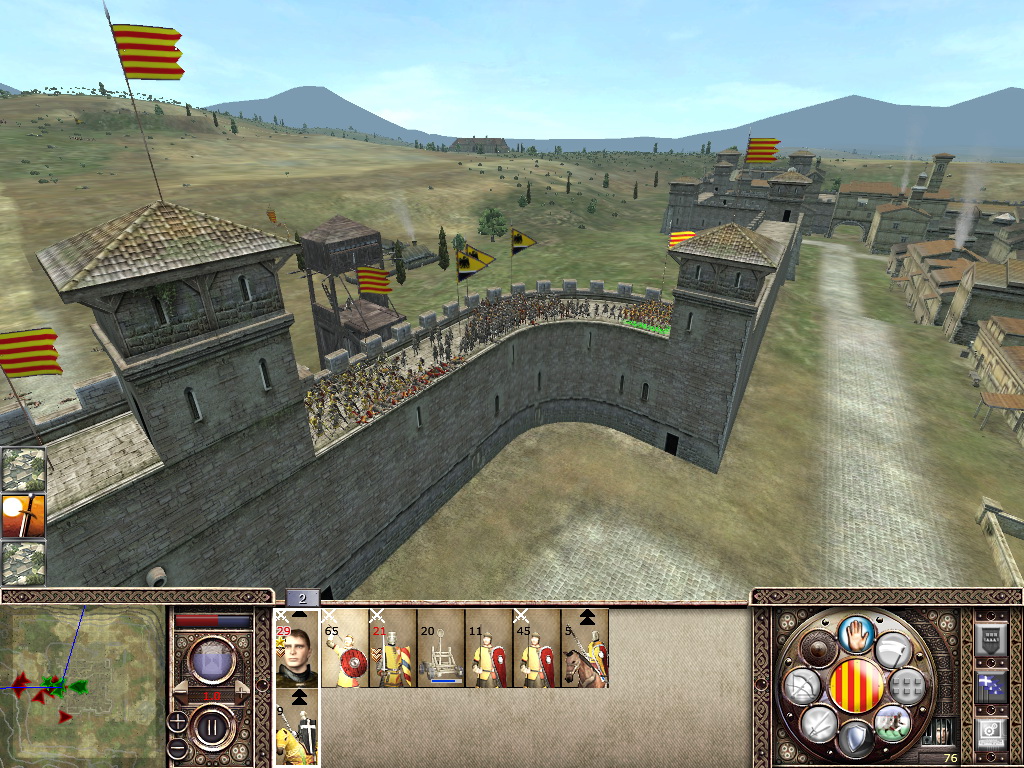Select the 65-man red shield infantry card
Image resolution: width=1024 pixels, height=768 pixels.
point(345,648)
